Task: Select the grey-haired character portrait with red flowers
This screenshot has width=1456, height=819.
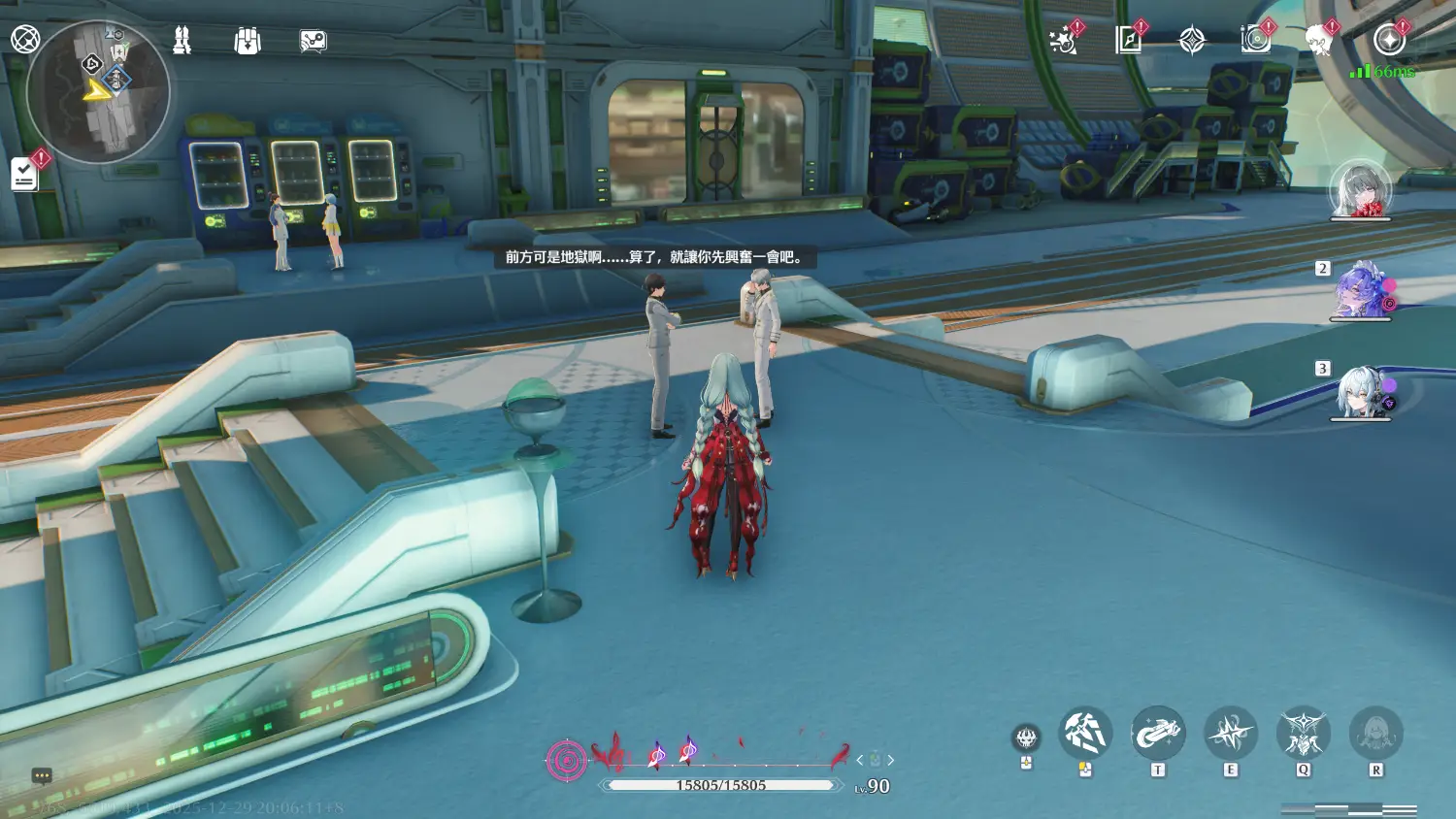Action: [x=1360, y=189]
